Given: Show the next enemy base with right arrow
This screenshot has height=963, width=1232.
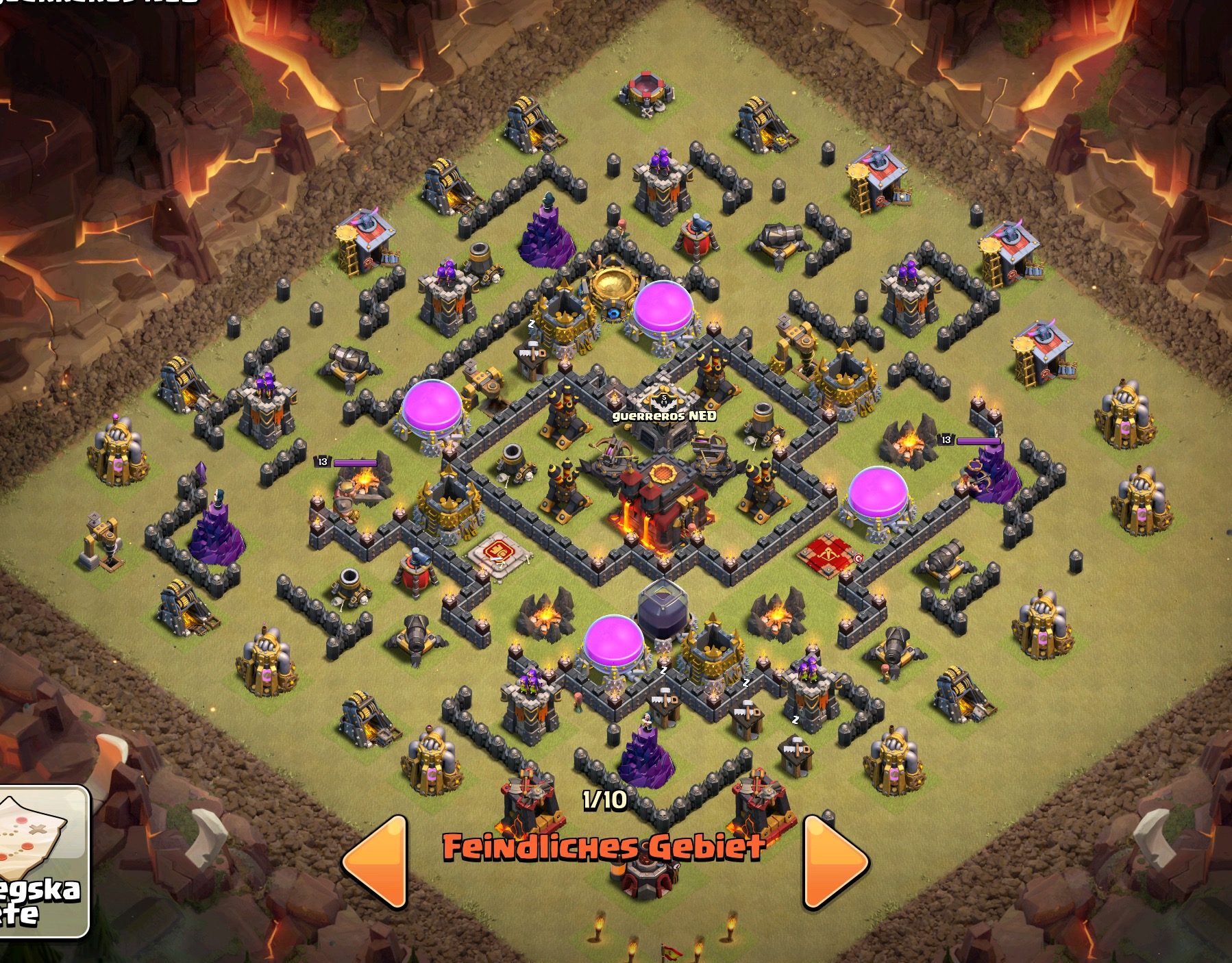Looking at the screenshot, I should (x=835, y=862).
